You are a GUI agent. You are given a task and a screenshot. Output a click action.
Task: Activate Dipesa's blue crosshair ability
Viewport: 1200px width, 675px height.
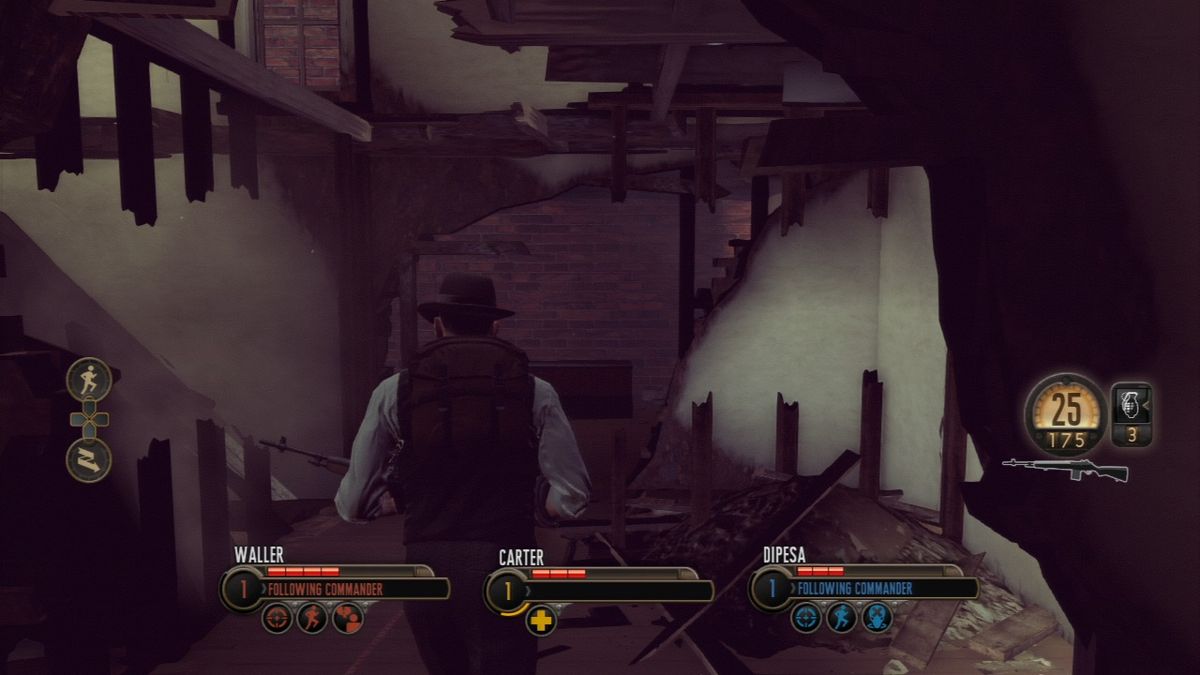(x=806, y=617)
